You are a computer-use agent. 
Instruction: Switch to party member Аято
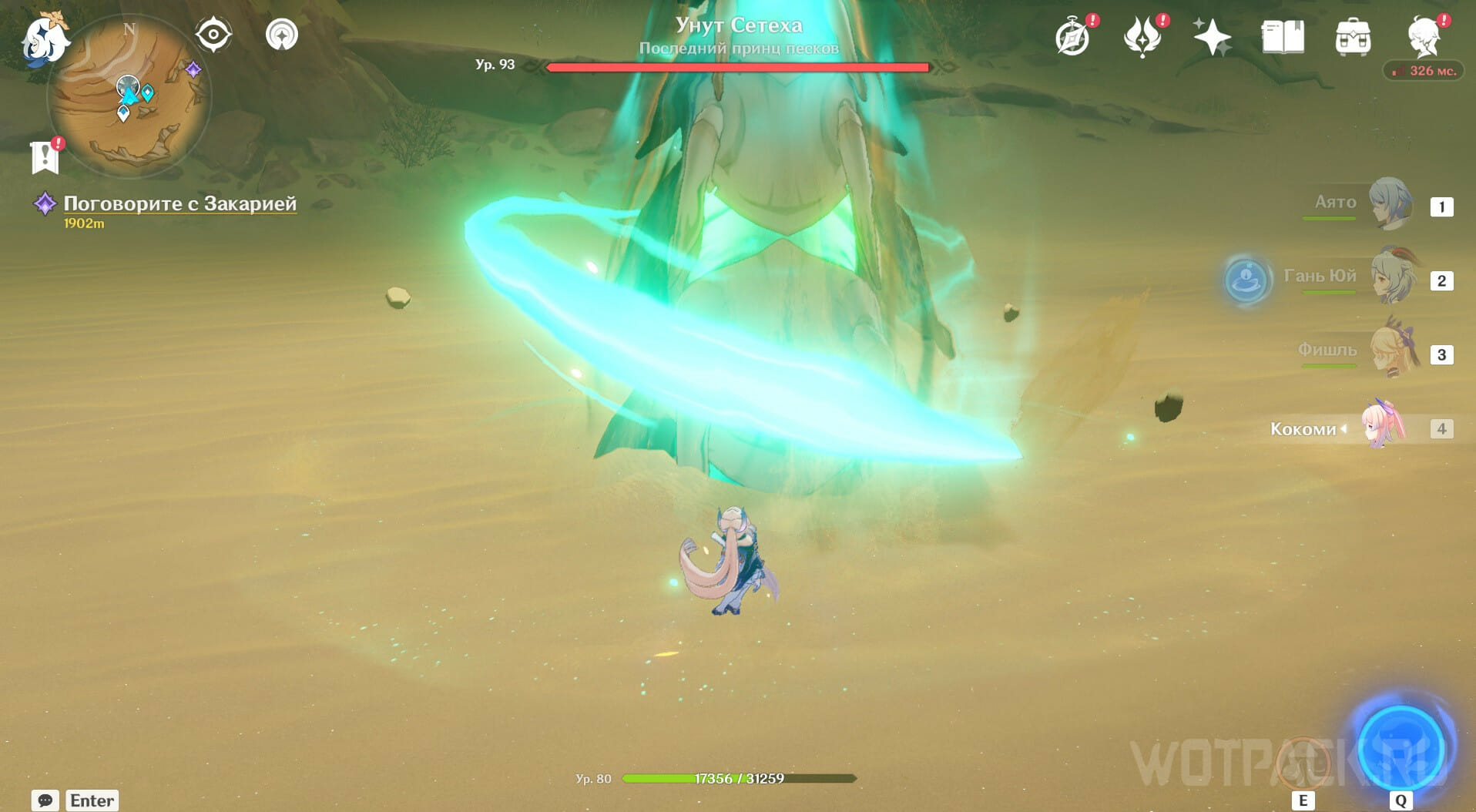coord(1390,204)
